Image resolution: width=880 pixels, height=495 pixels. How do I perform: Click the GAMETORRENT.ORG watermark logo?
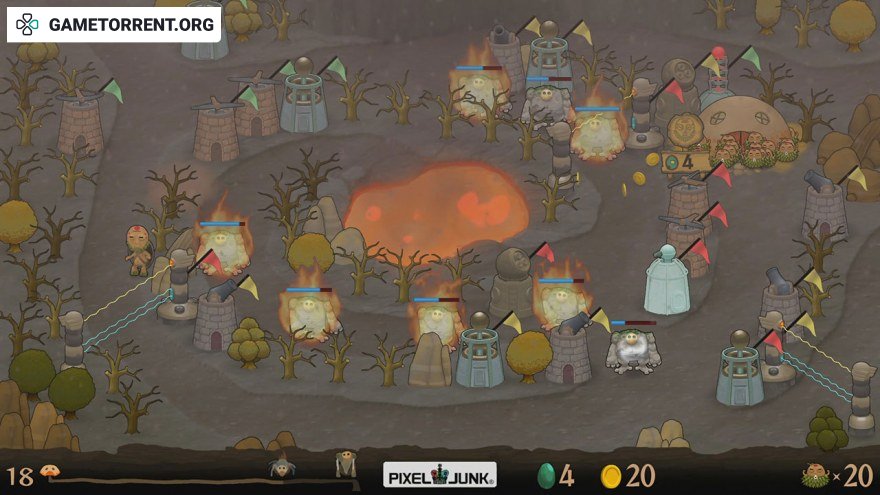coord(113,24)
